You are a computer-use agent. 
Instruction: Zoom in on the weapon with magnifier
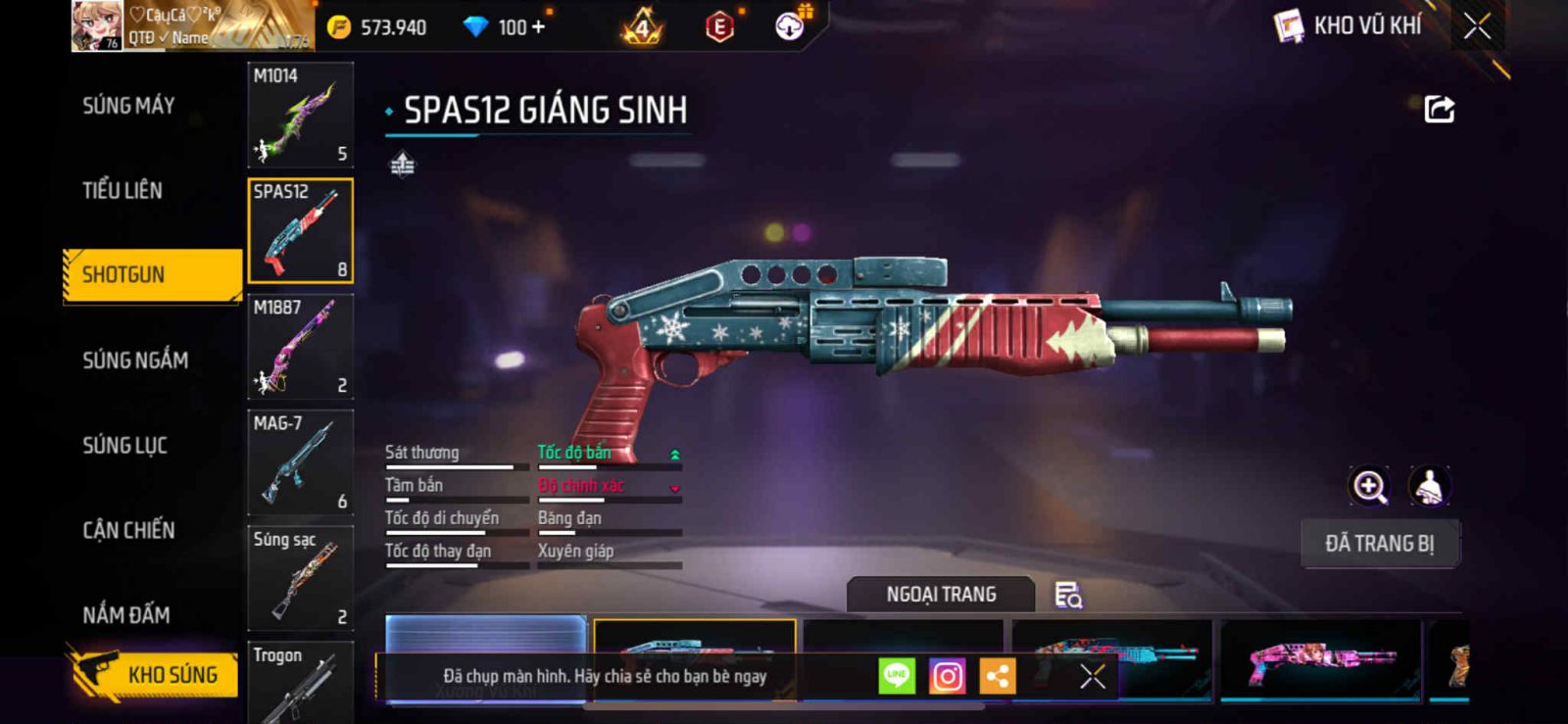click(x=1369, y=486)
